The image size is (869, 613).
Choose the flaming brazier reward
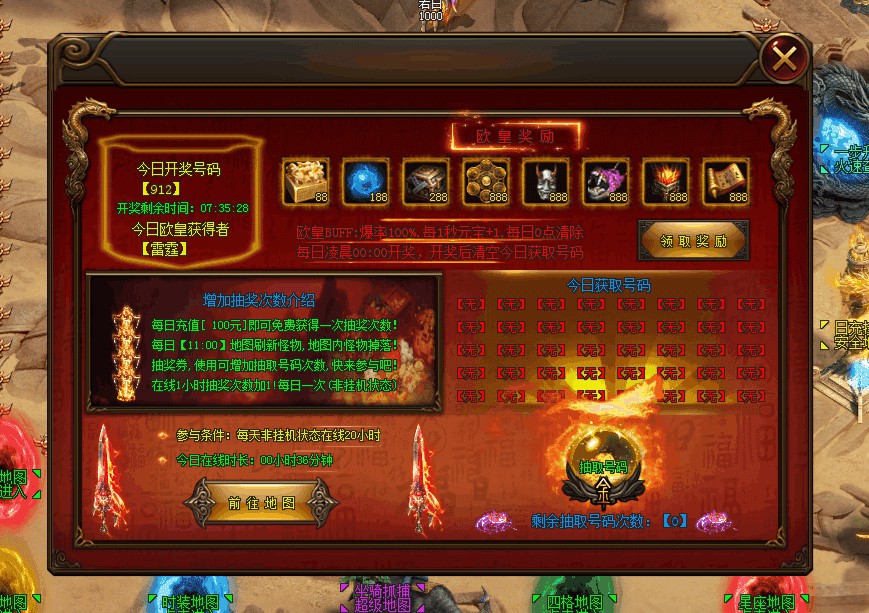click(x=665, y=181)
